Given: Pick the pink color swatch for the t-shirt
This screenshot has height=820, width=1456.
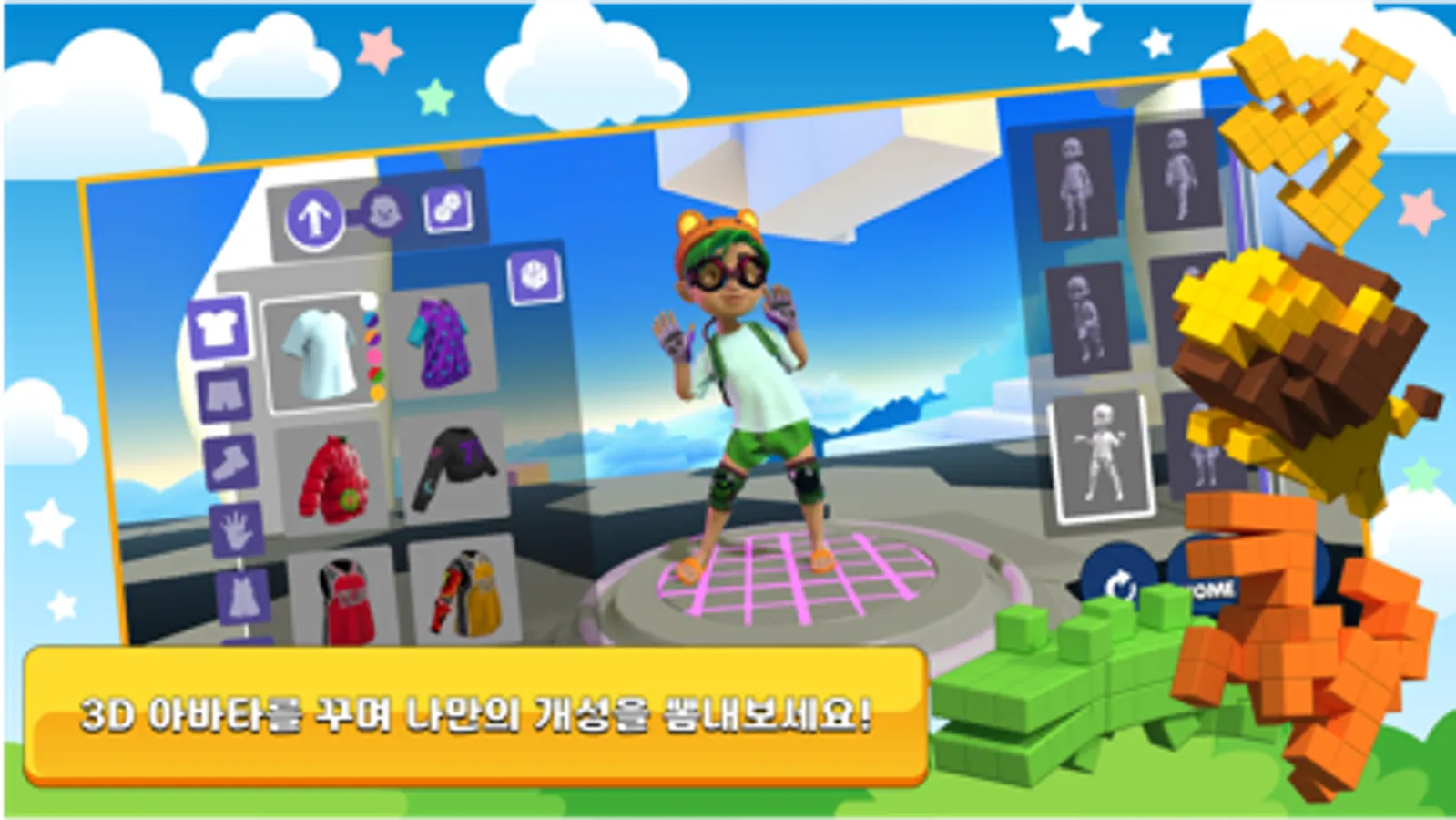Looking at the screenshot, I should 374,355.
